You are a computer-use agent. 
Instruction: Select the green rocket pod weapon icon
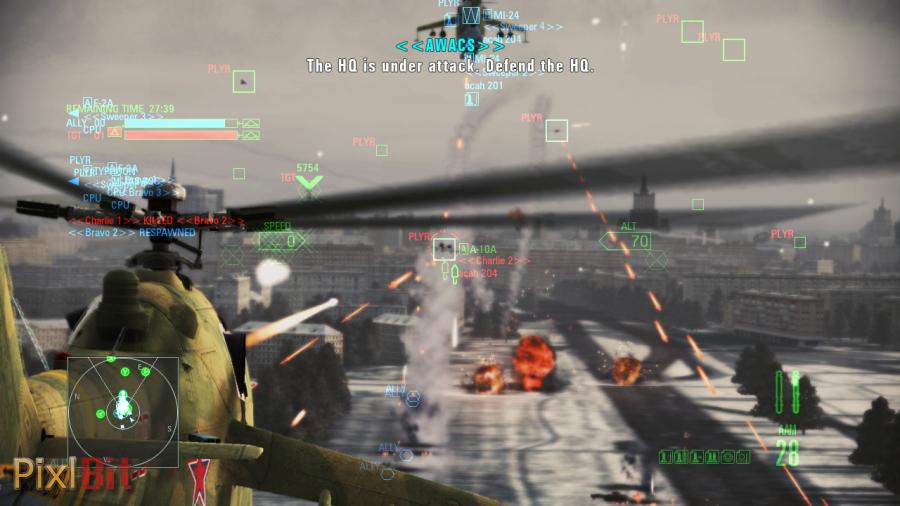(788, 393)
